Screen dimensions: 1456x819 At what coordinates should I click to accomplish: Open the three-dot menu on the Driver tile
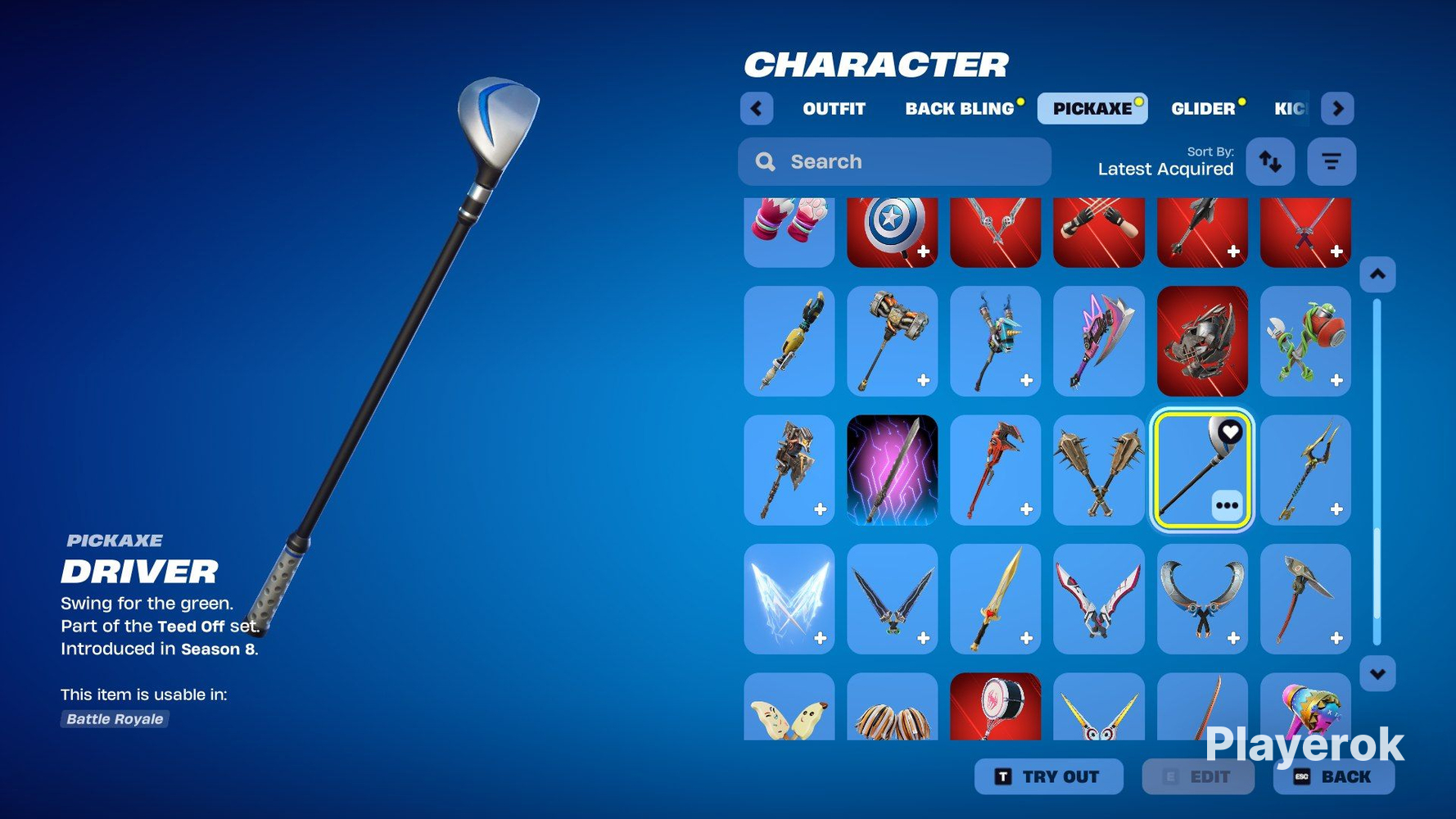click(x=1227, y=505)
